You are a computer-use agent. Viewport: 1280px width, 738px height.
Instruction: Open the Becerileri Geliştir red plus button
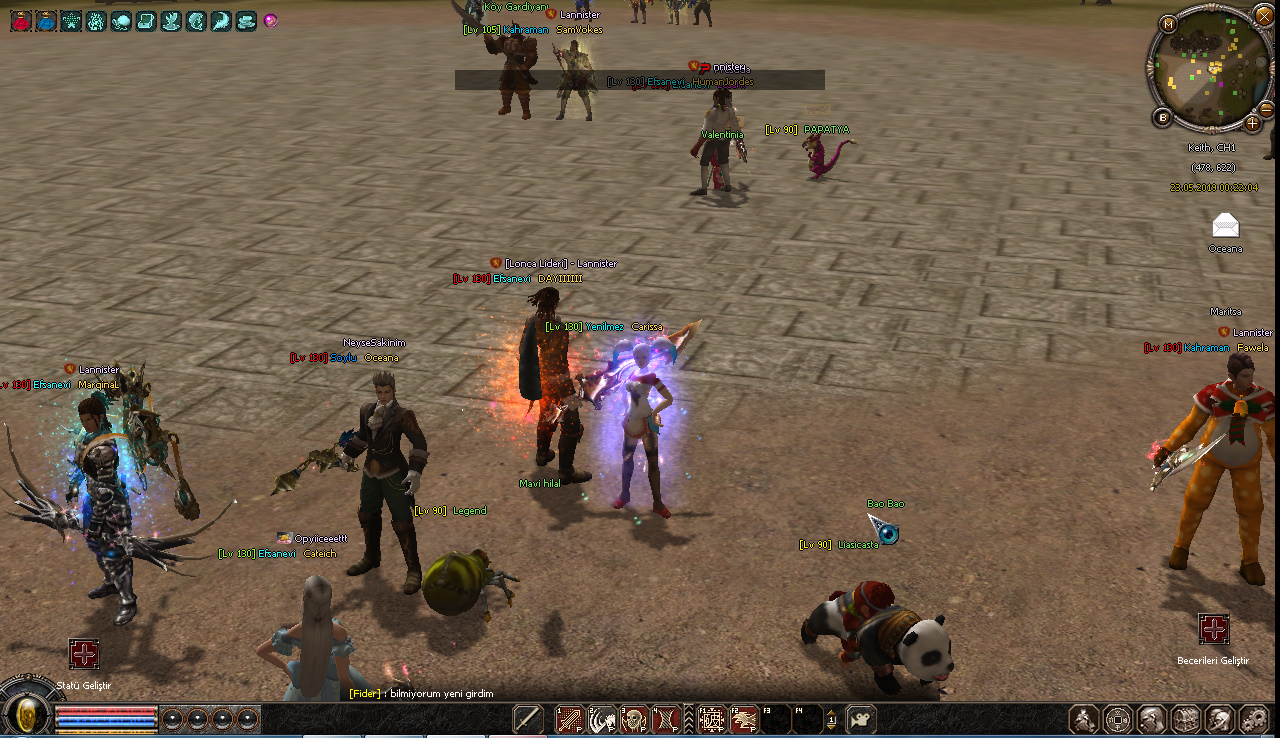[1213, 629]
